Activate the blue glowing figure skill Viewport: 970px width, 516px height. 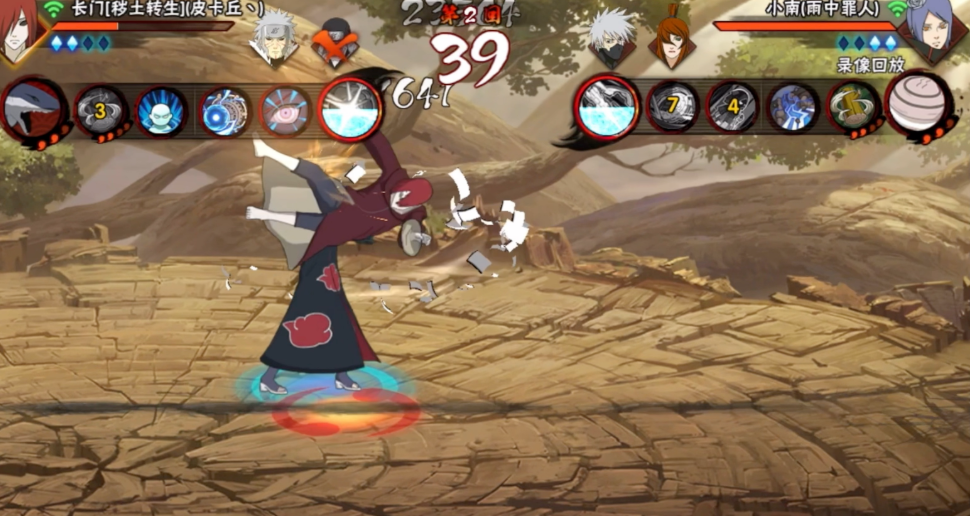pyautogui.click(x=161, y=110)
